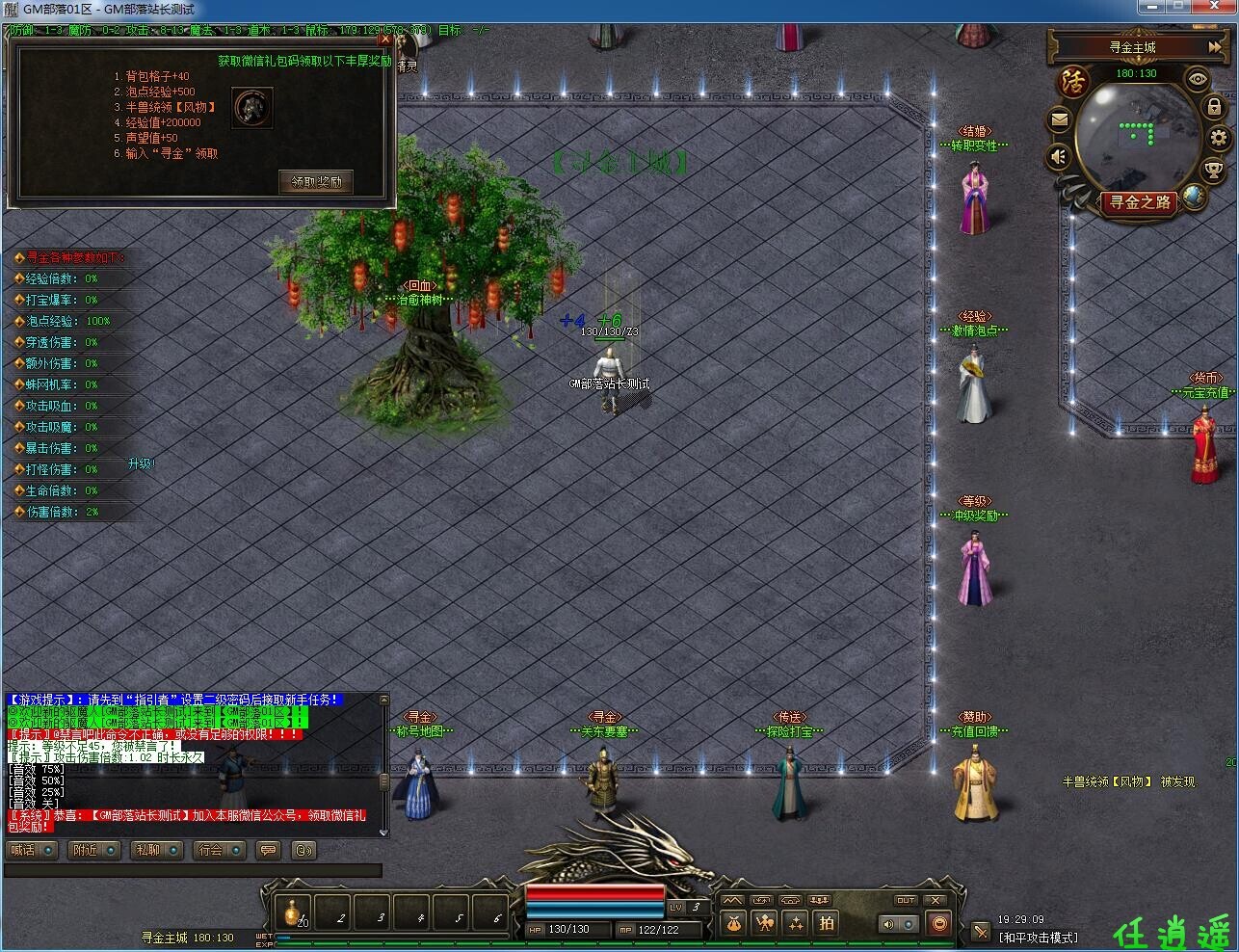
Task: Open the trophy ranking icon
Action: (1215, 172)
